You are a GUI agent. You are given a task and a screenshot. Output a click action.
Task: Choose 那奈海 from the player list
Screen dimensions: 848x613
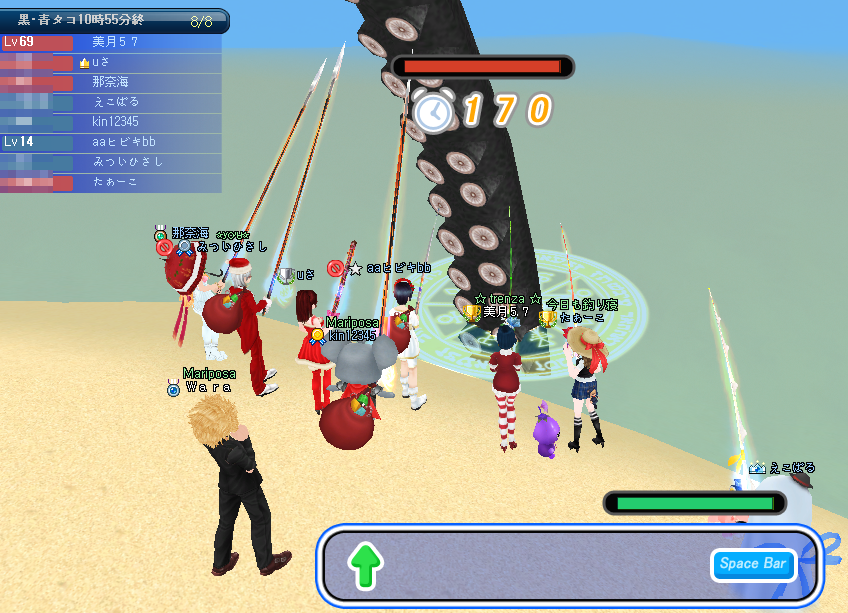[x=110, y=82]
